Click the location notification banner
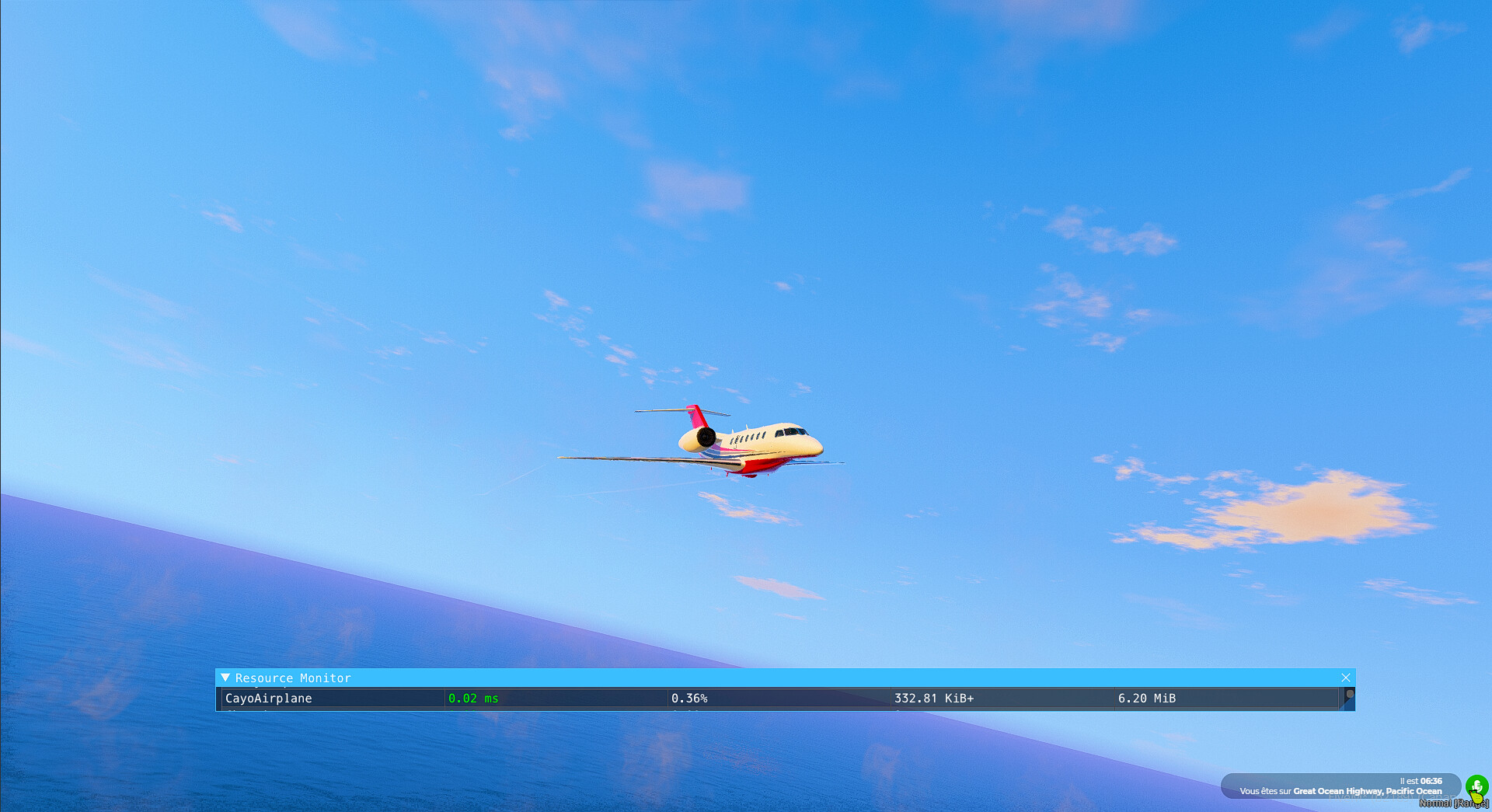 (1340, 786)
